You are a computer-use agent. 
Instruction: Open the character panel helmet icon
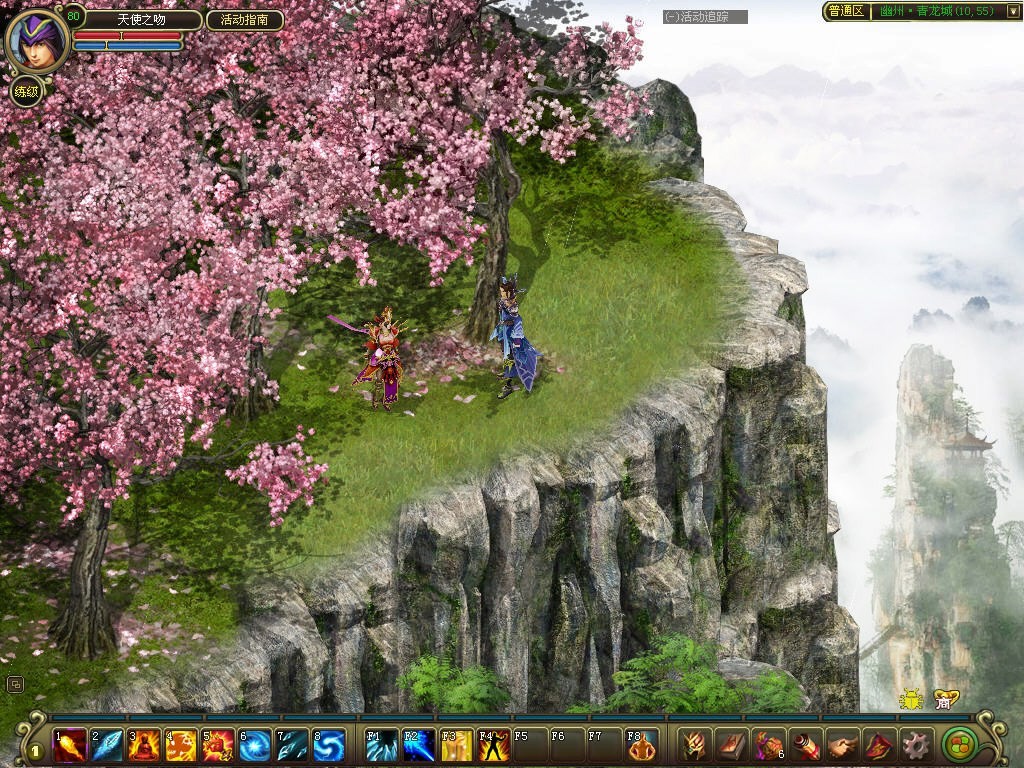pyautogui.click(x=694, y=745)
